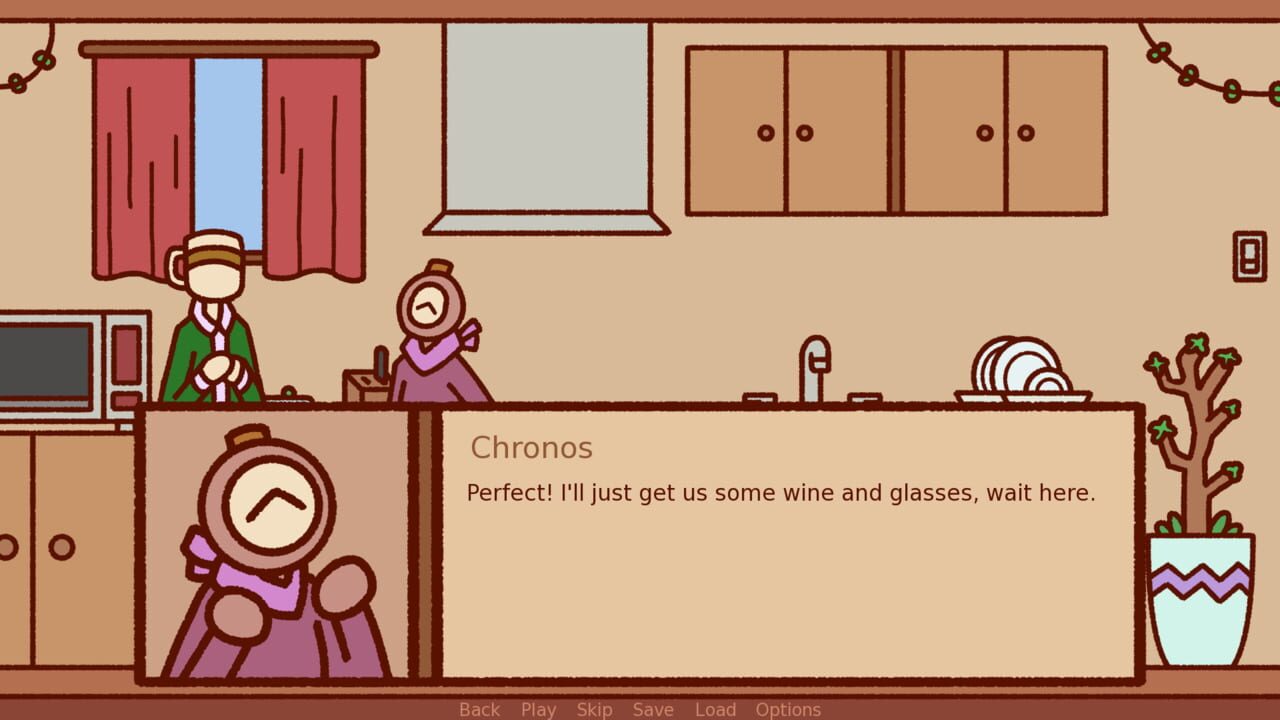
Task: Click Save to store your progress
Action: 653,709
